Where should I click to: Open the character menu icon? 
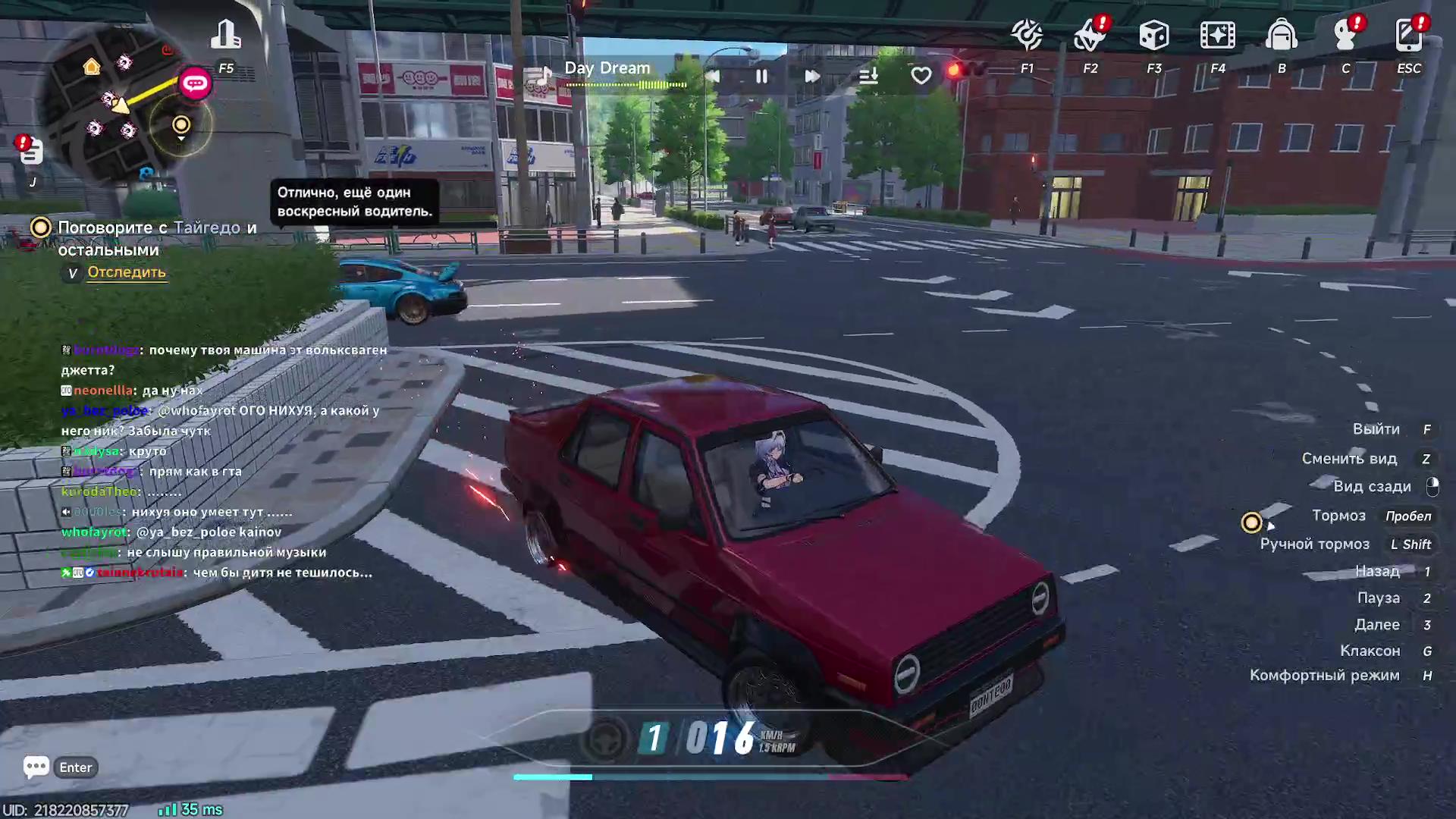(x=1345, y=35)
